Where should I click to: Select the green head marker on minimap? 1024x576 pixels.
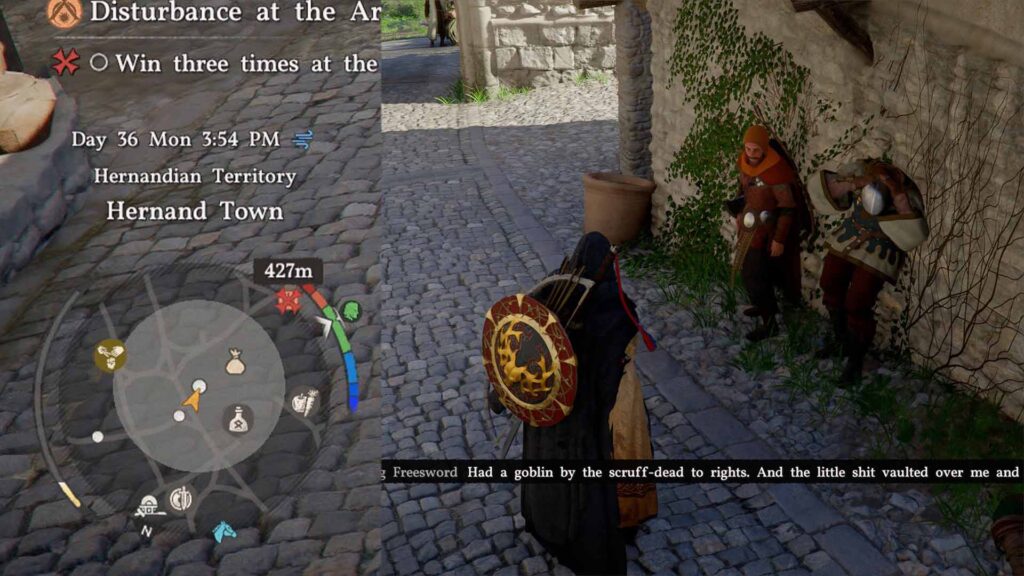[350, 311]
